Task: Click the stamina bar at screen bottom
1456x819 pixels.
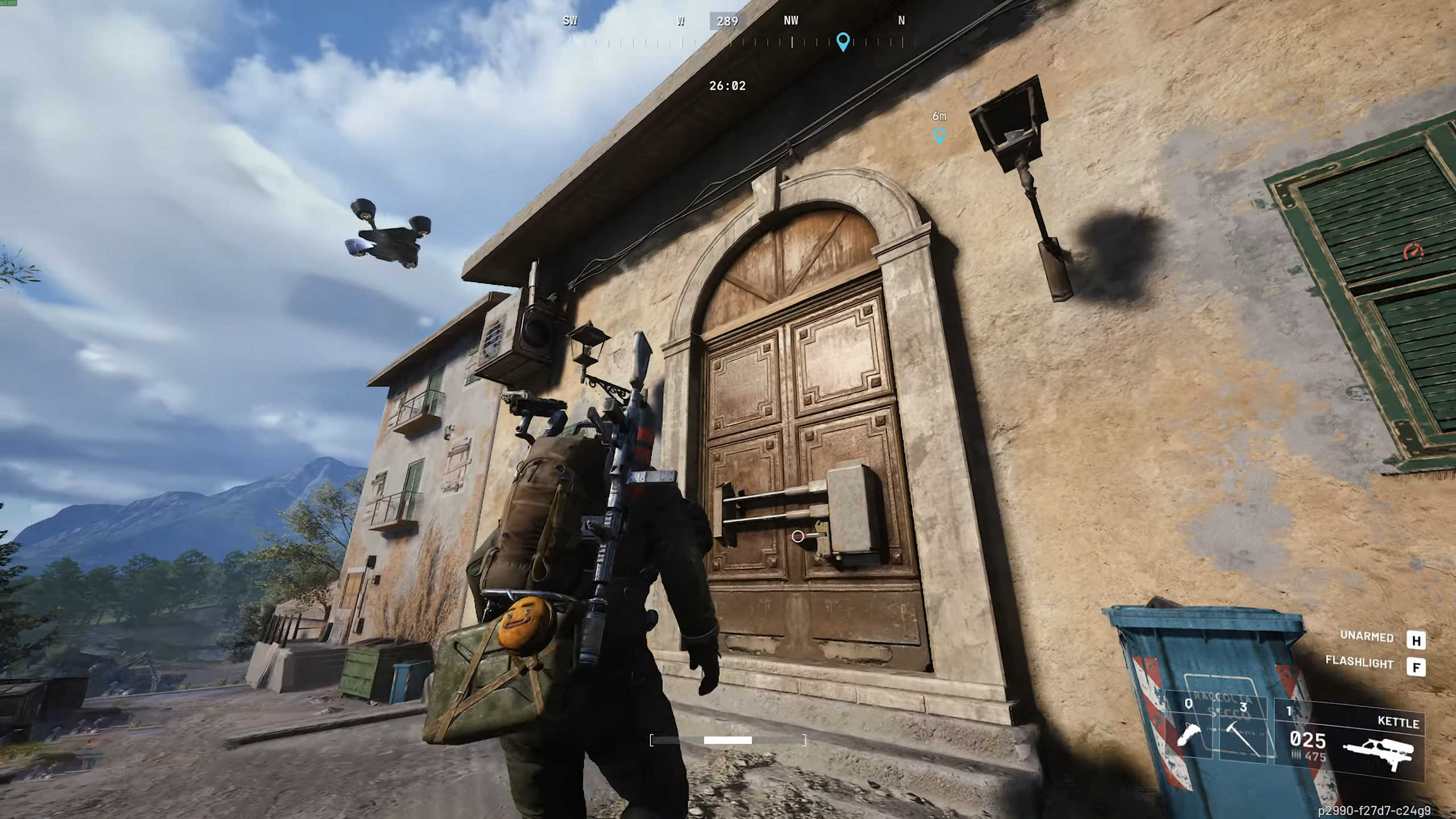Action: pyautogui.click(x=728, y=740)
